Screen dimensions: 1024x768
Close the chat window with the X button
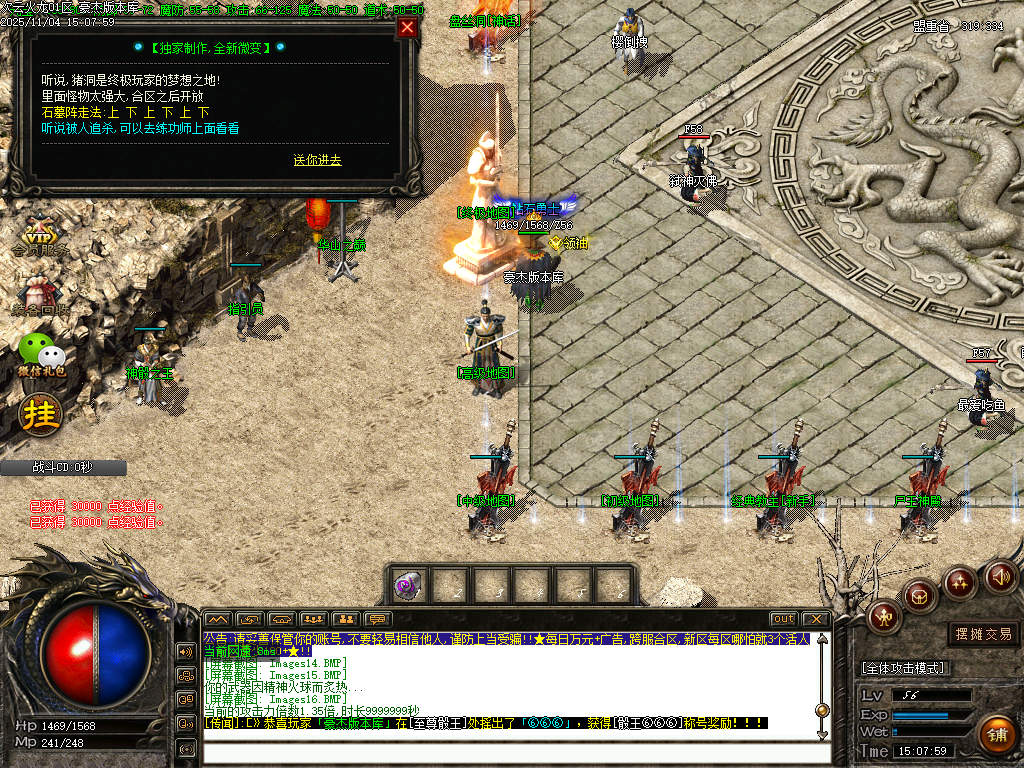(816, 619)
